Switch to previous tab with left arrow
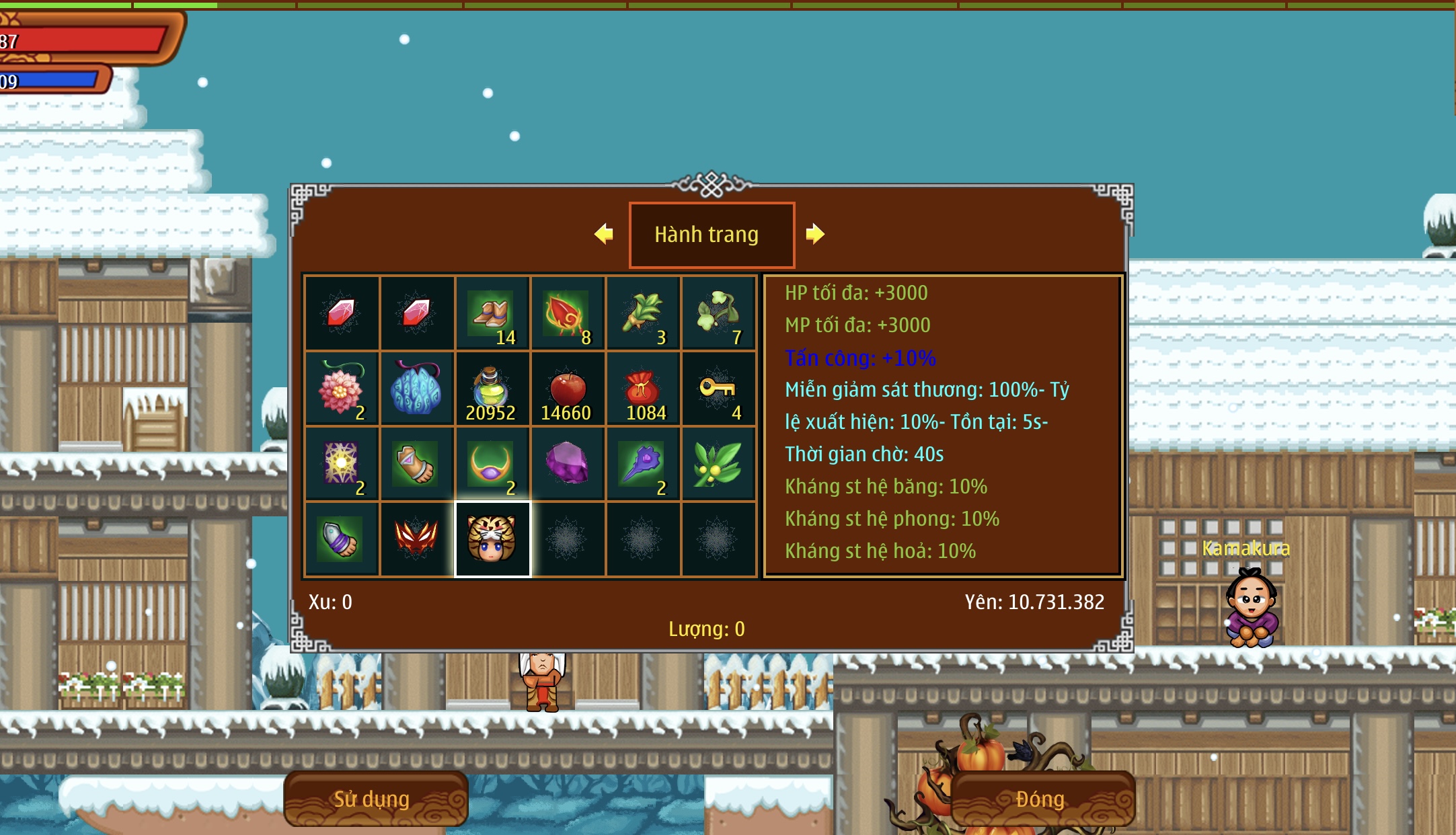The width and height of the screenshot is (1456, 835). point(604,234)
